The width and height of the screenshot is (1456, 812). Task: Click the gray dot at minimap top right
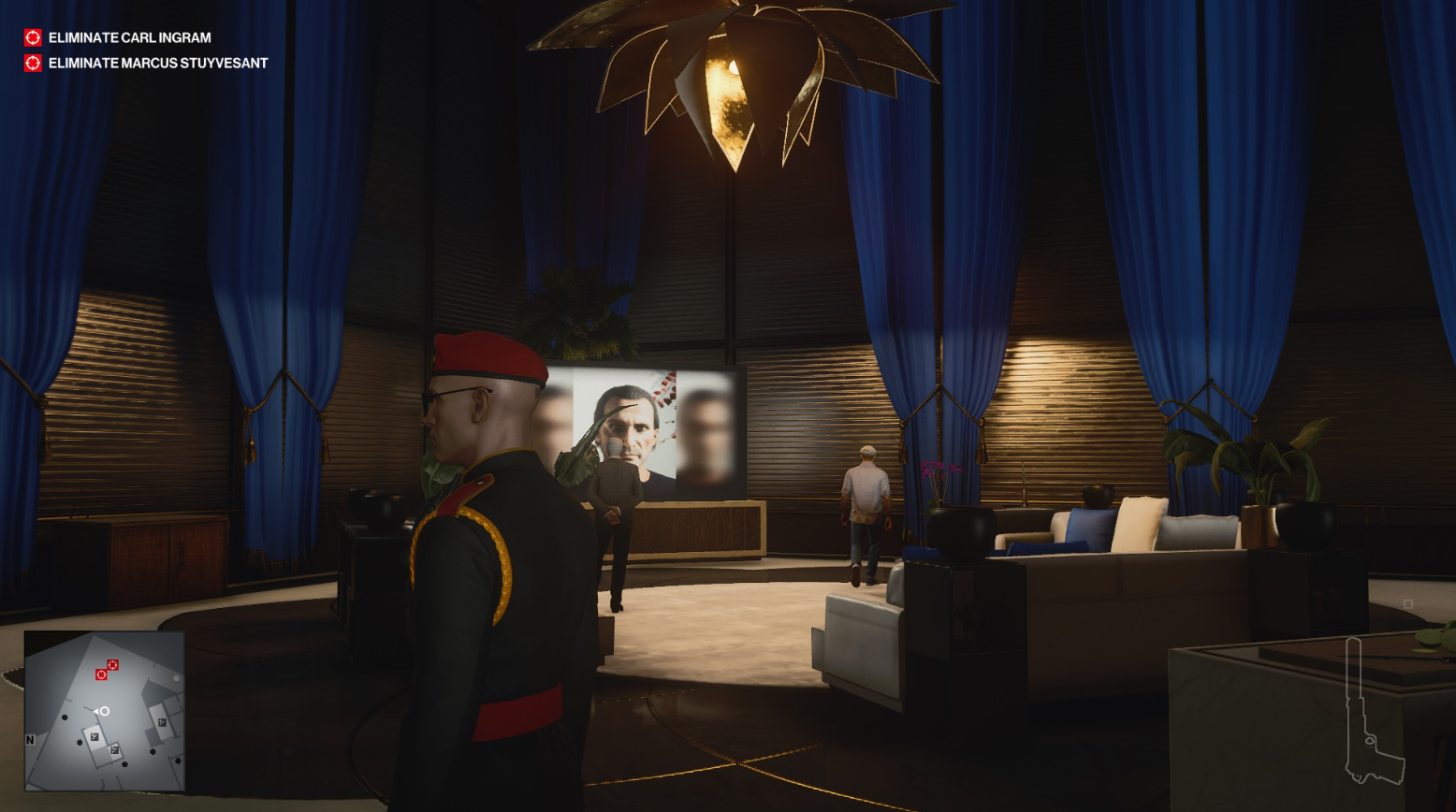177,678
